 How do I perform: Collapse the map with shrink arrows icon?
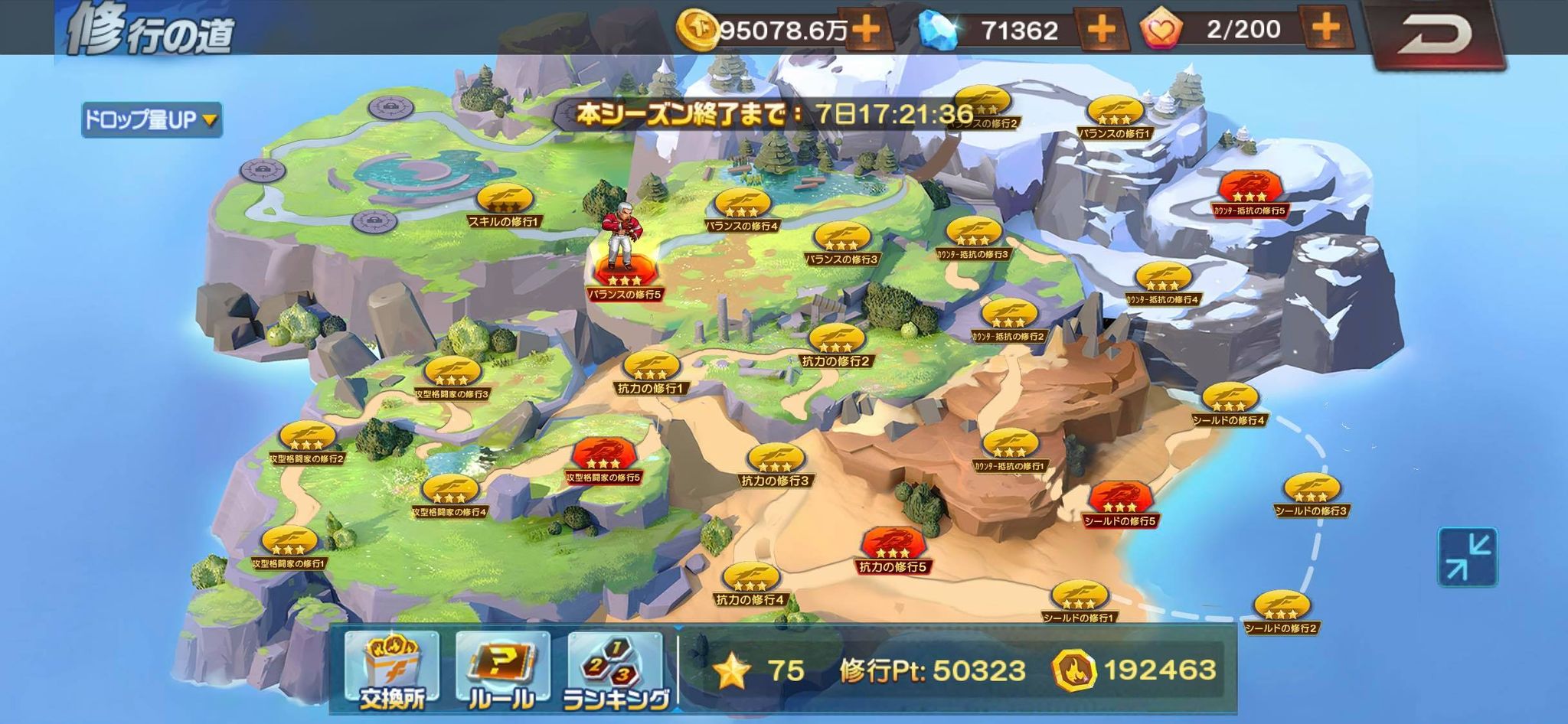coord(1467,556)
